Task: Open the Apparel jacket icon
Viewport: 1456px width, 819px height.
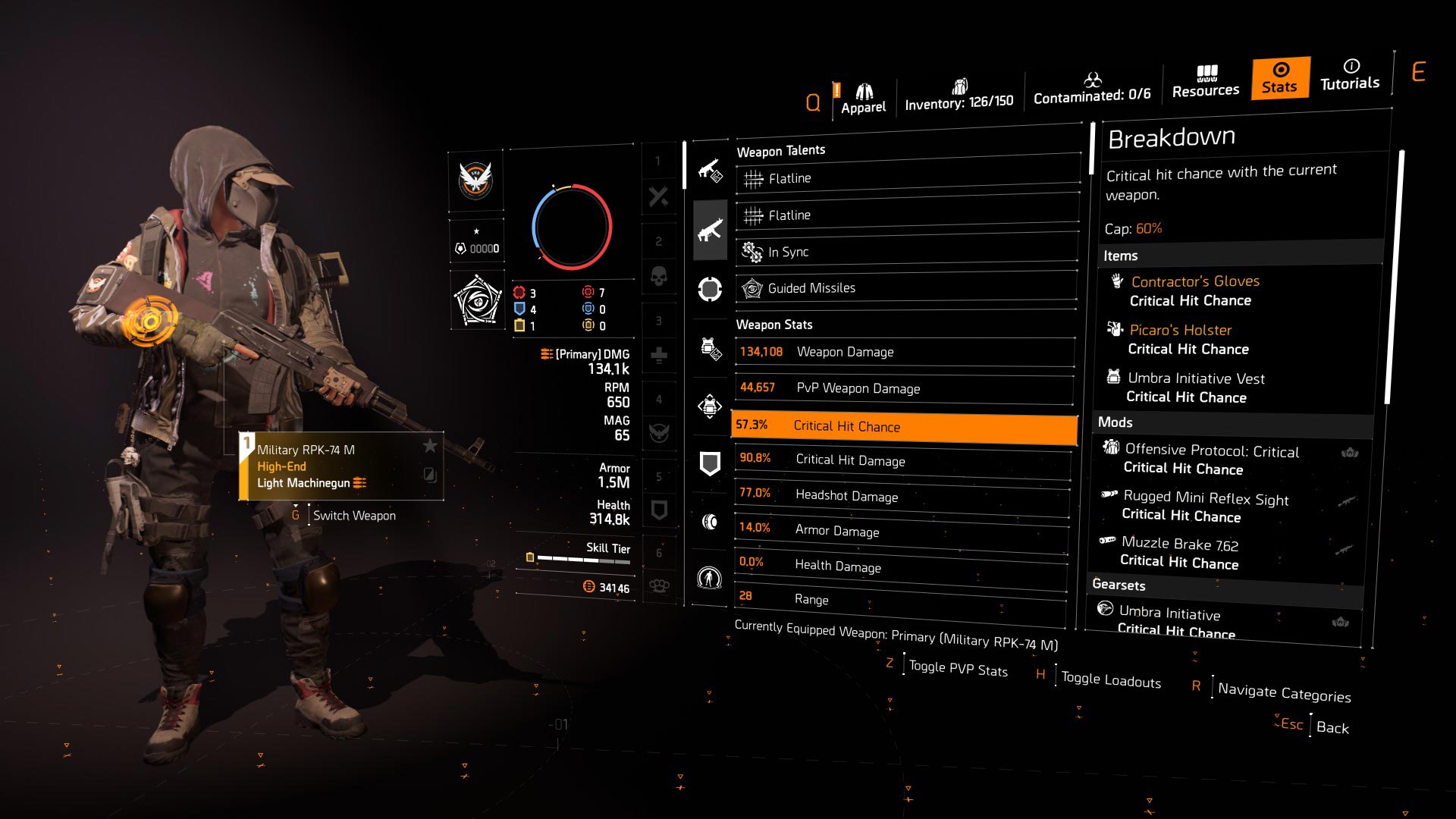Action: coord(863,89)
